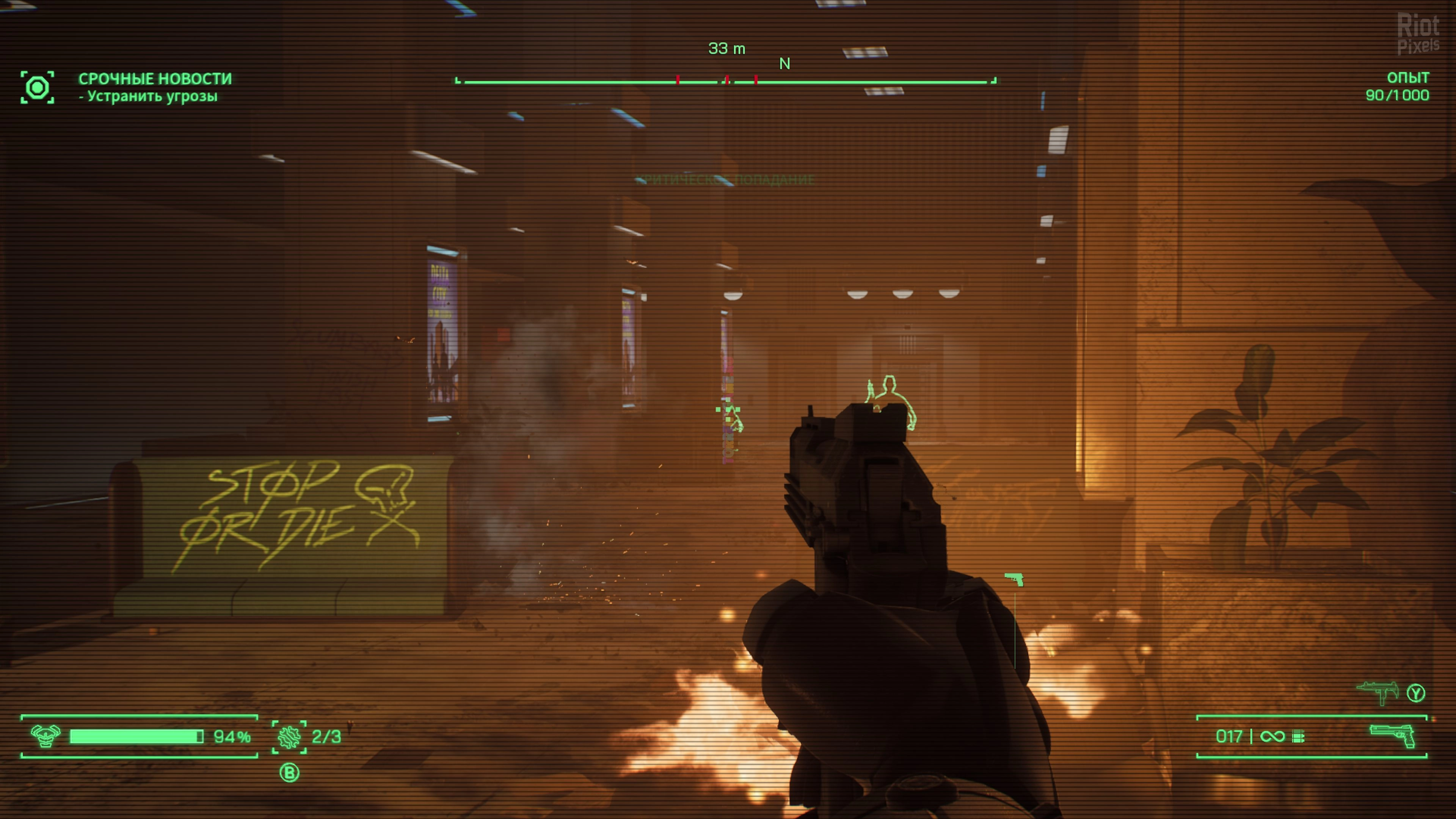Activate the repair charge gear icon

pyautogui.click(x=289, y=736)
